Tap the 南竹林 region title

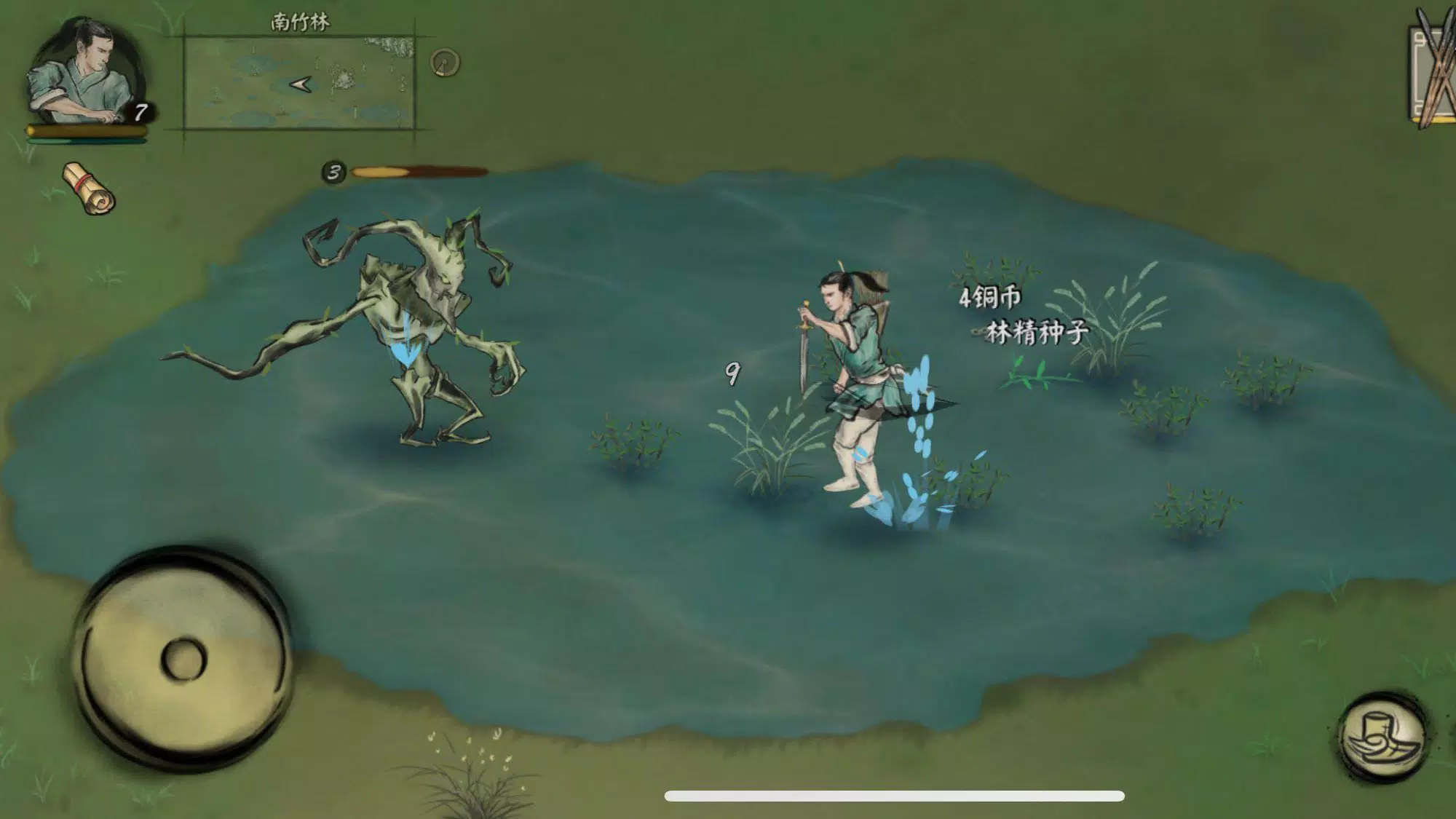pyautogui.click(x=298, y=22)
